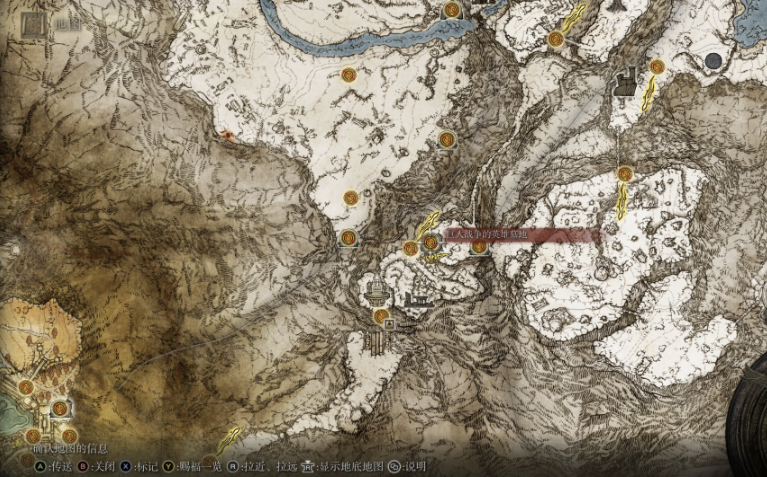Viewport: 767px width, 477px height.
Task: Click the dark round marker near the frozen lake
Action: (x=713, y=61)
